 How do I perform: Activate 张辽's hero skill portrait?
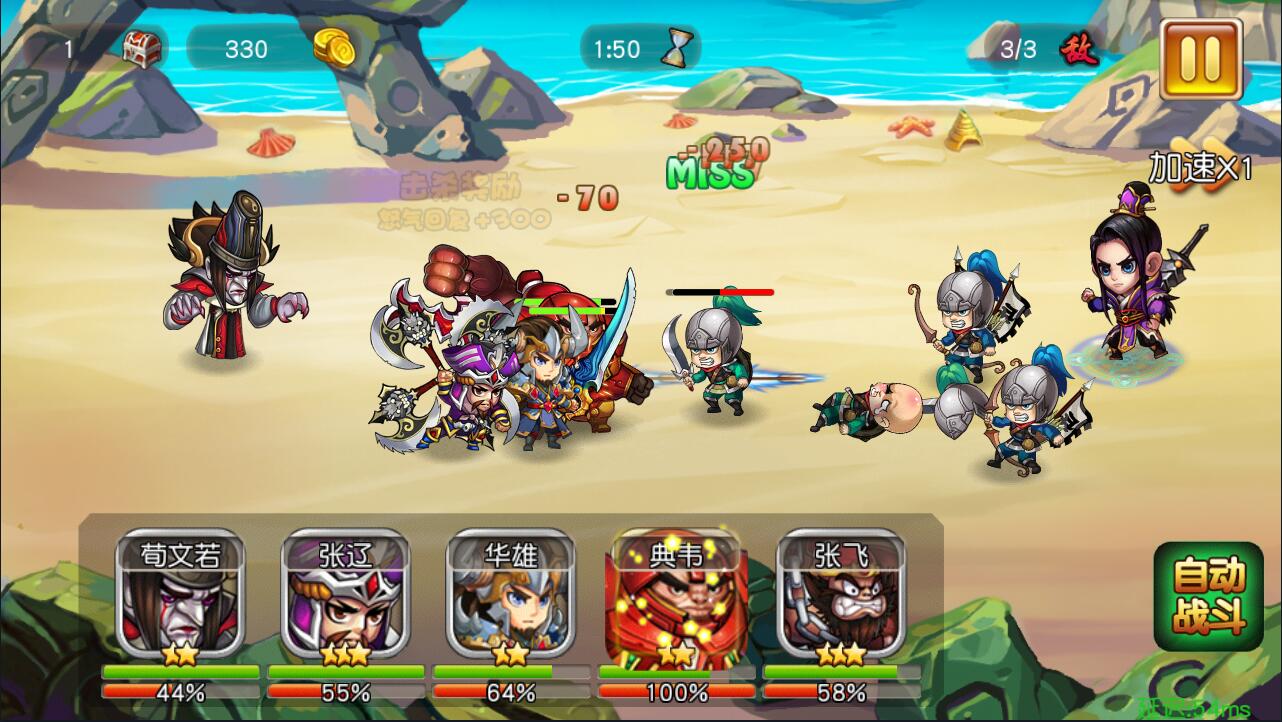345,595
